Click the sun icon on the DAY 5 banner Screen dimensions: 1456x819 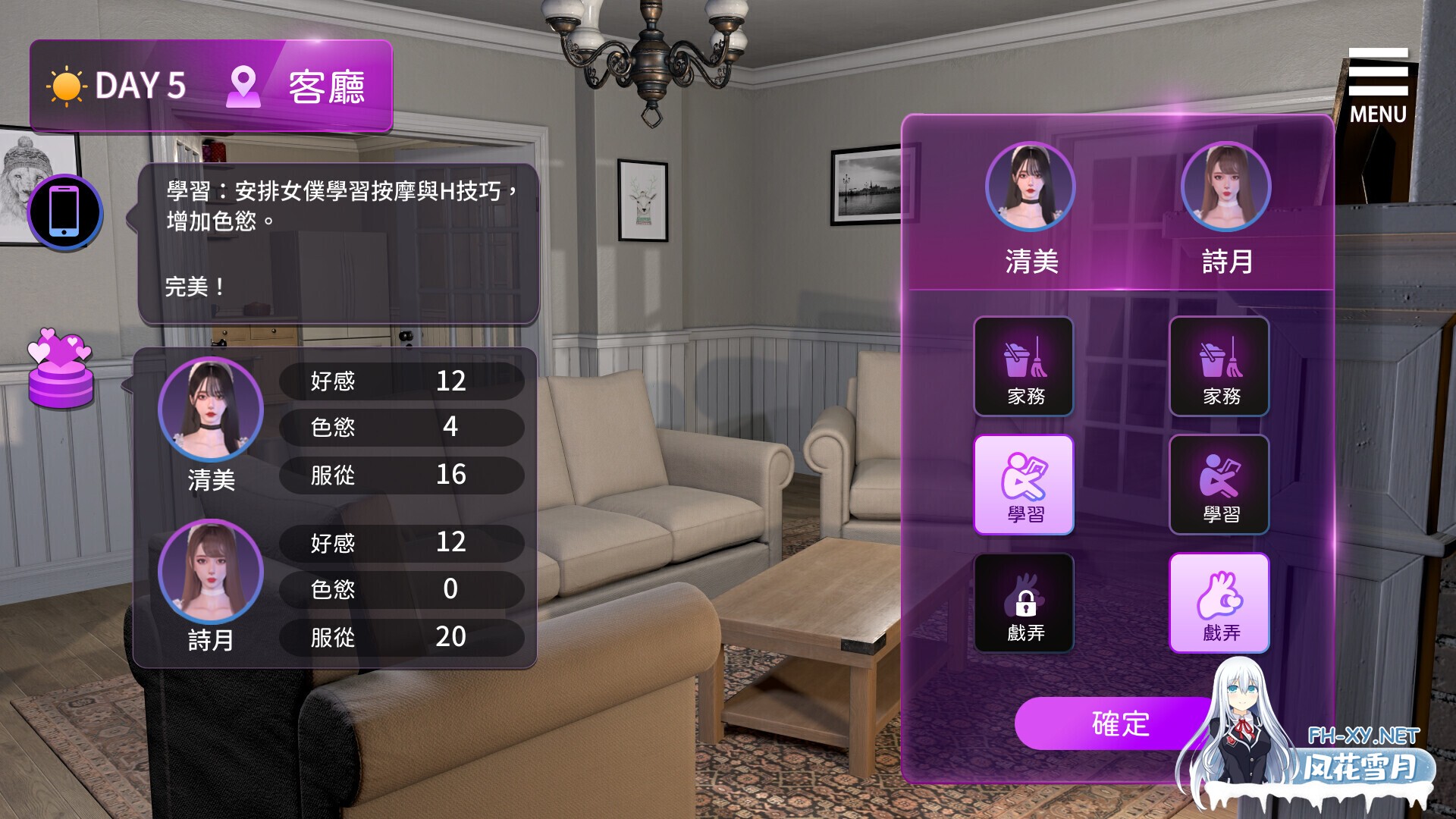tap(67, 86)
